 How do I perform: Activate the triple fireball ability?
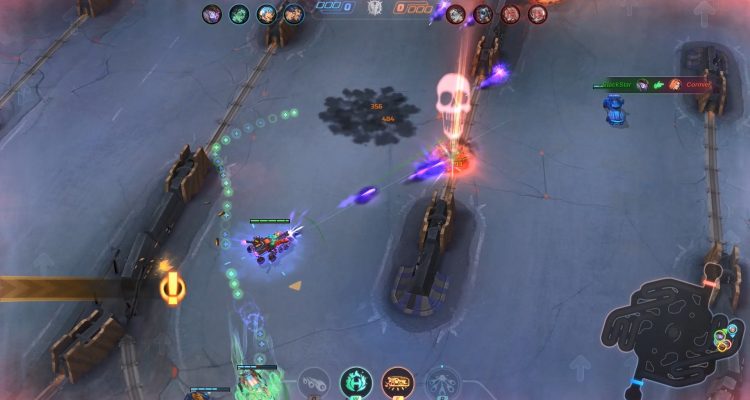[314, 382]
